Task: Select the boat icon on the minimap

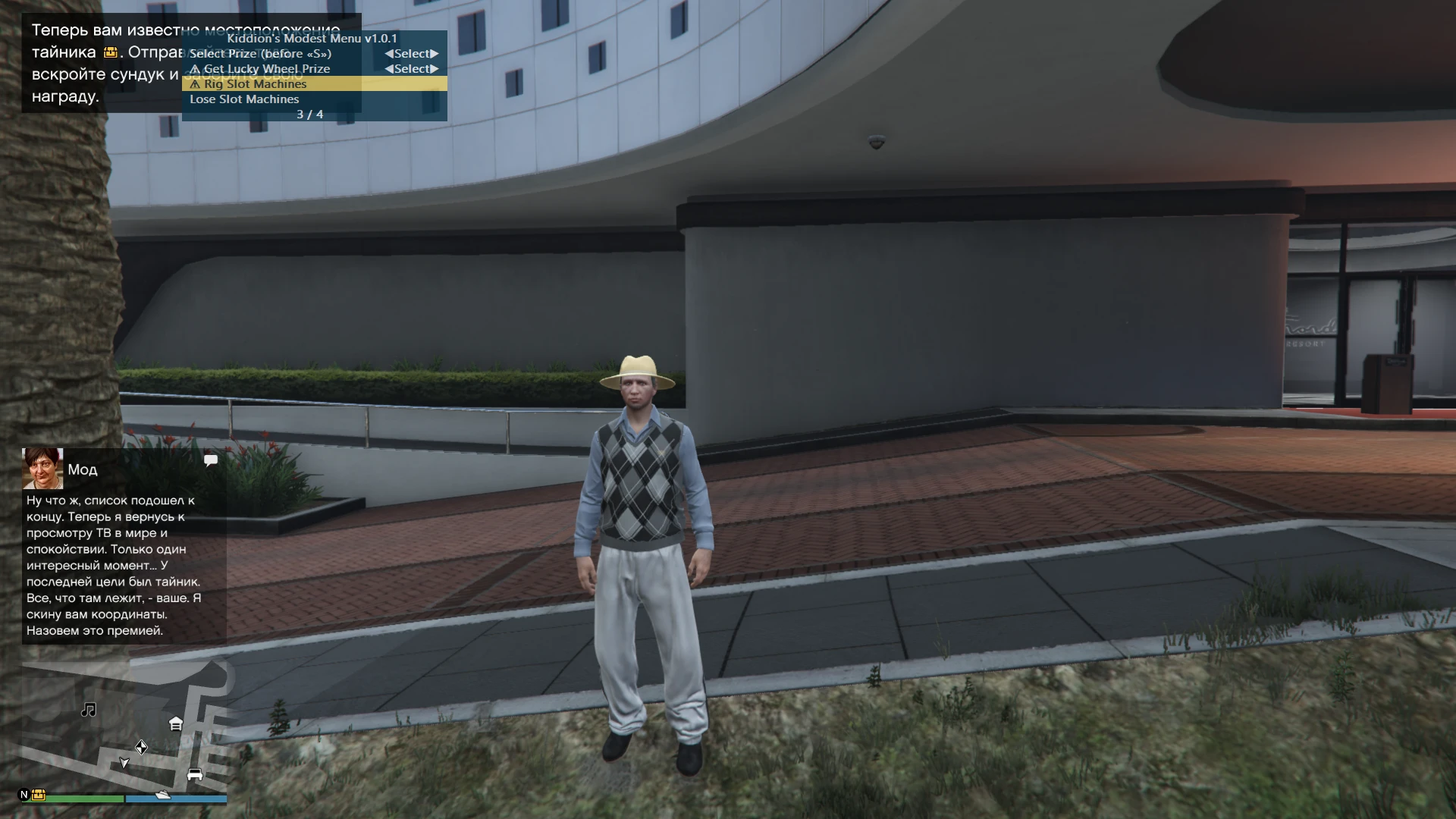Action: [162, 795]
